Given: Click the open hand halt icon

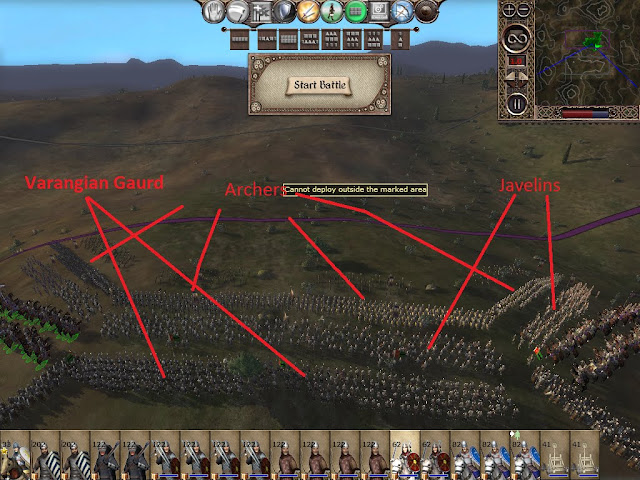Looking at the screenshot, I should pos(215,12).
